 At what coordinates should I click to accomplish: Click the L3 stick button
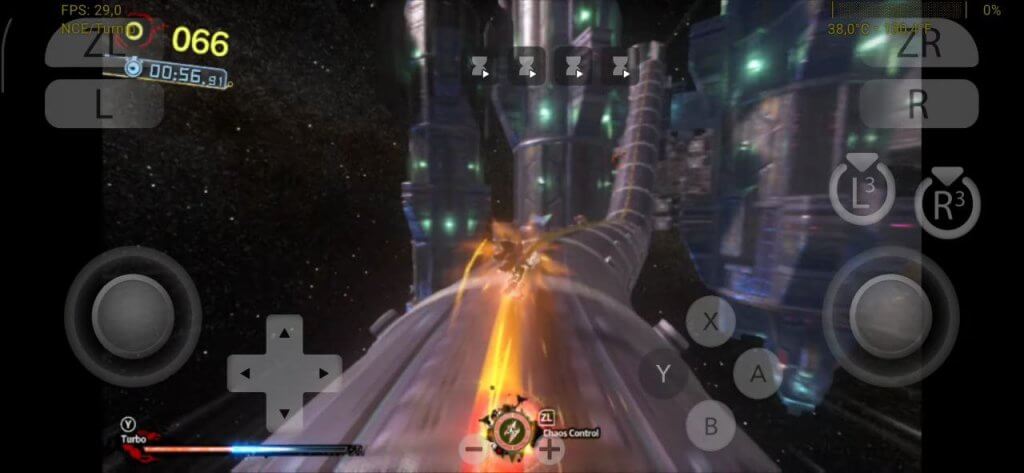click(862, 191)
